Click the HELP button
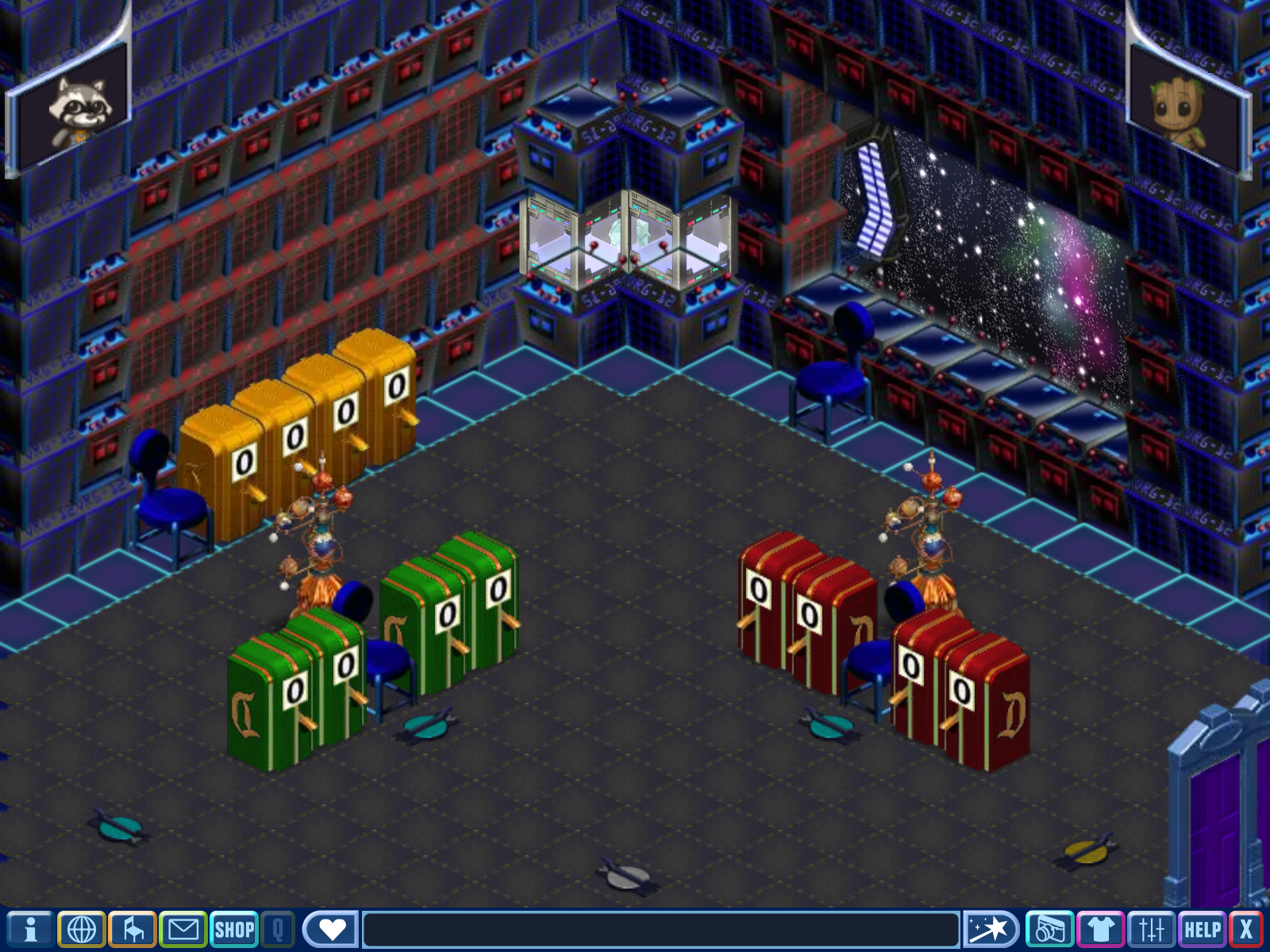 click(1203, 929)
